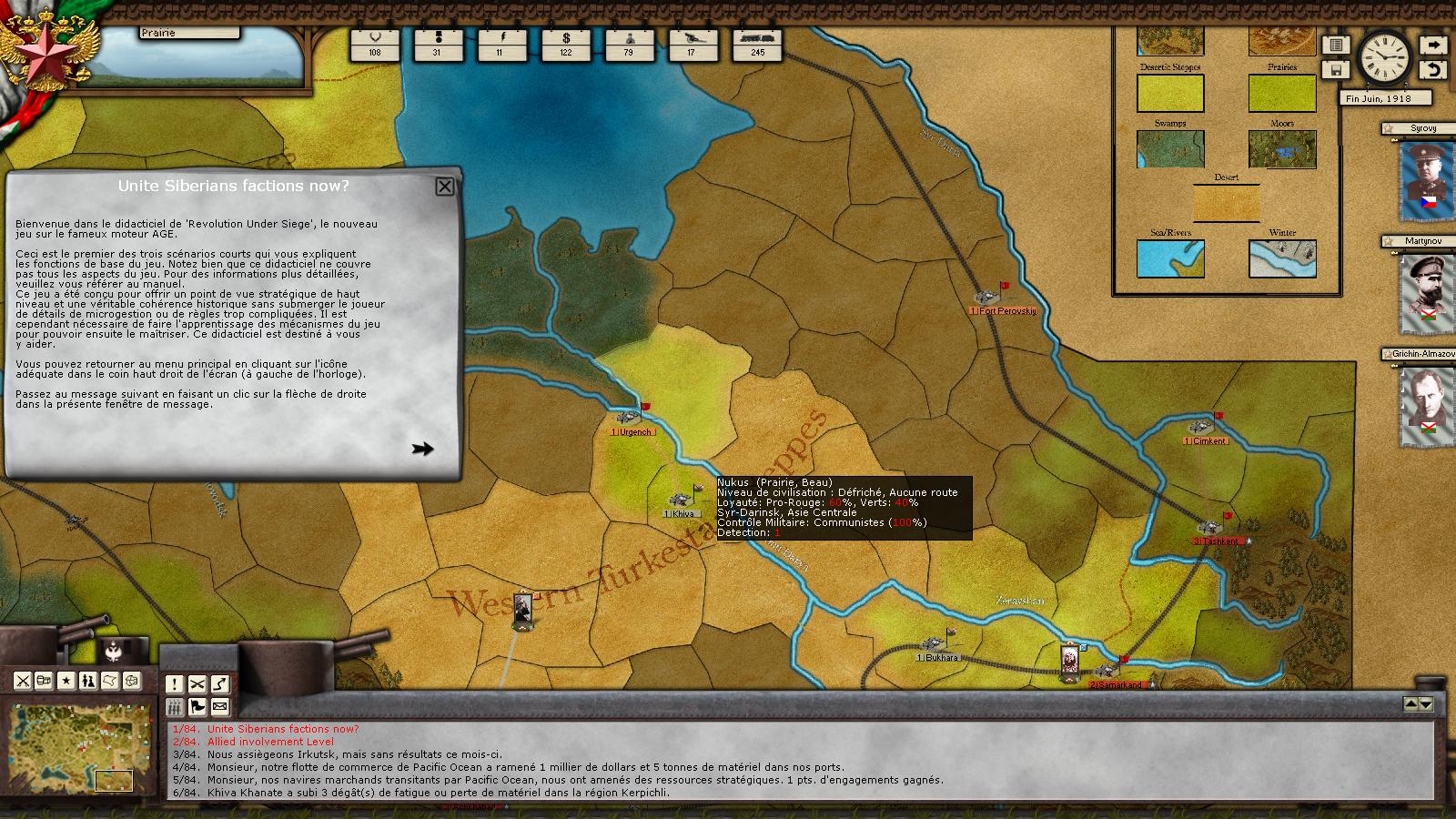Toggle the envelope message filter
The height and width of the screenshot is (819, 1456).
pos(220,707)
